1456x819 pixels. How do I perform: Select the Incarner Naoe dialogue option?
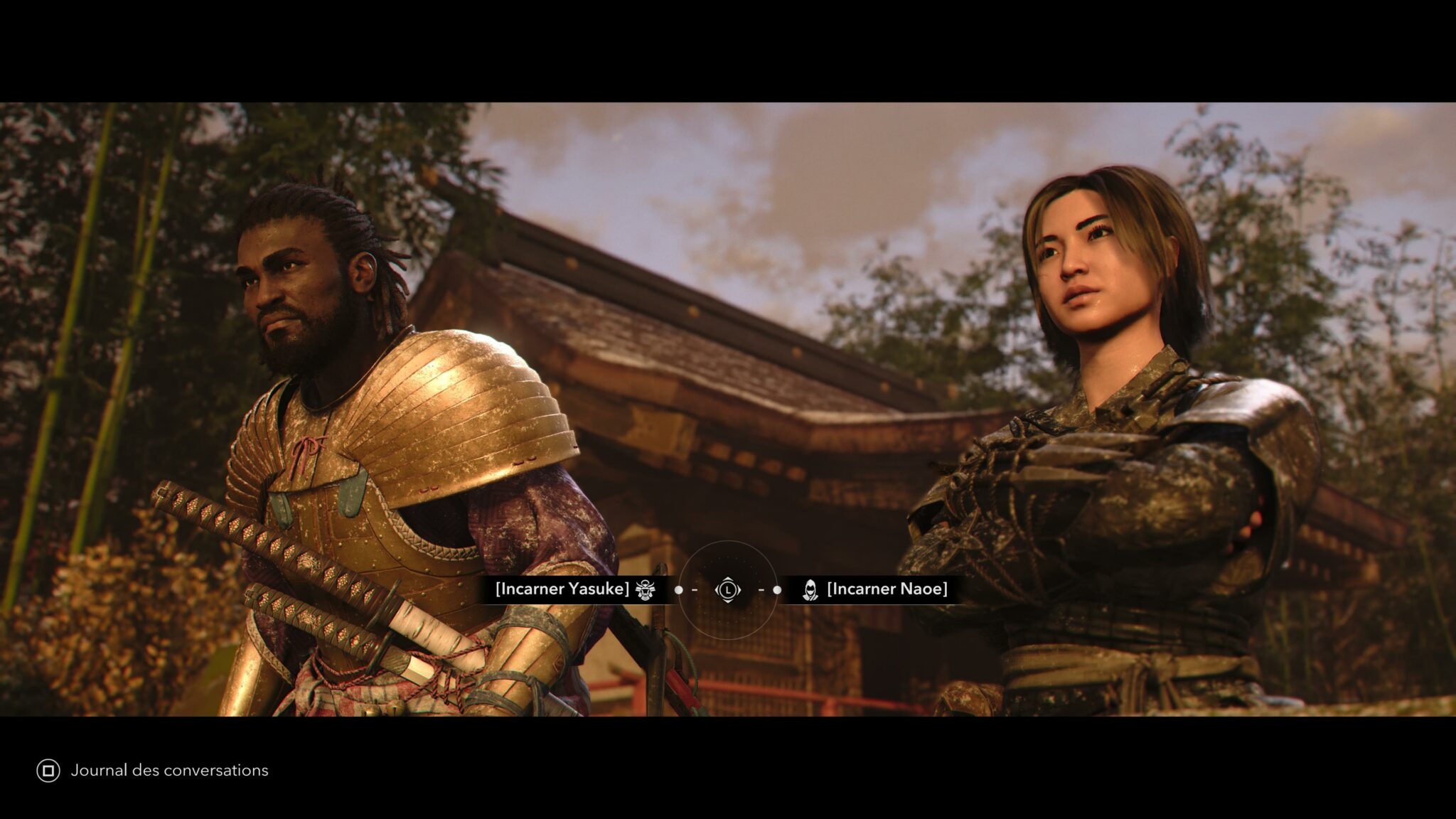[x=886, y=589]
